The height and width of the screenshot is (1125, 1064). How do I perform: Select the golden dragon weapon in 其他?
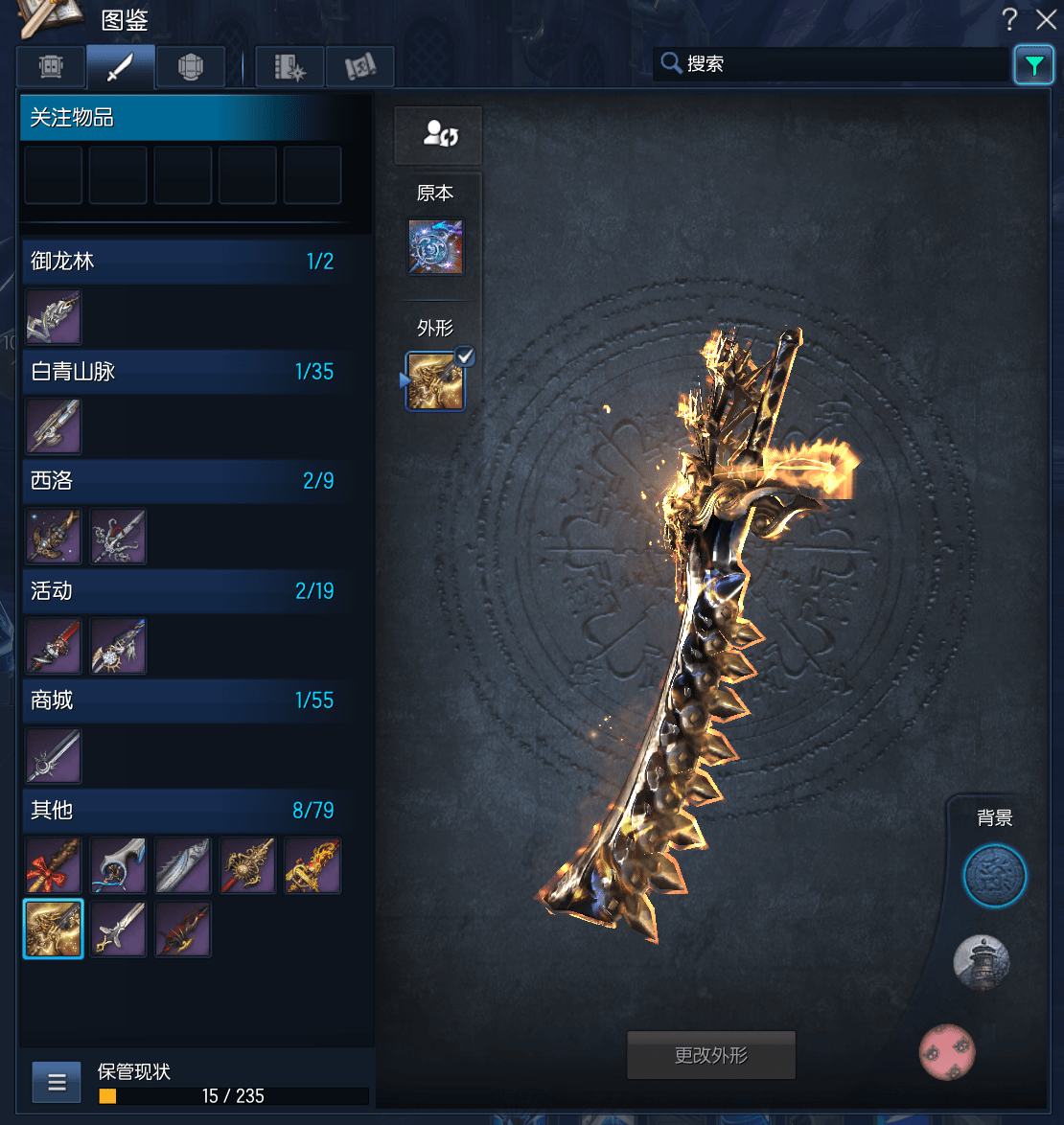click(x=54, y=929)
